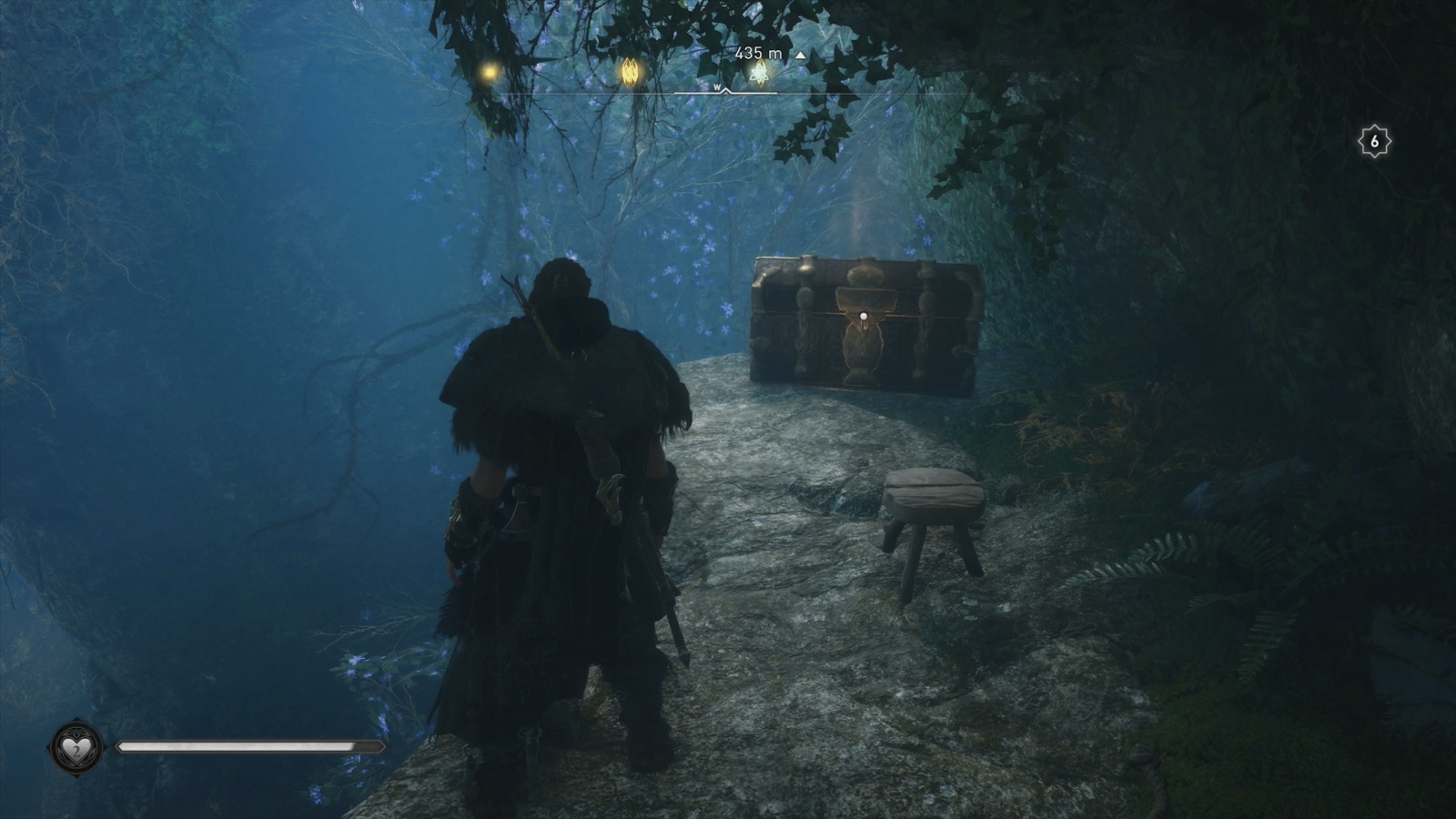1456x819 pixels.
Task: Select the white interaction dot on the chest
Action: 862,314
